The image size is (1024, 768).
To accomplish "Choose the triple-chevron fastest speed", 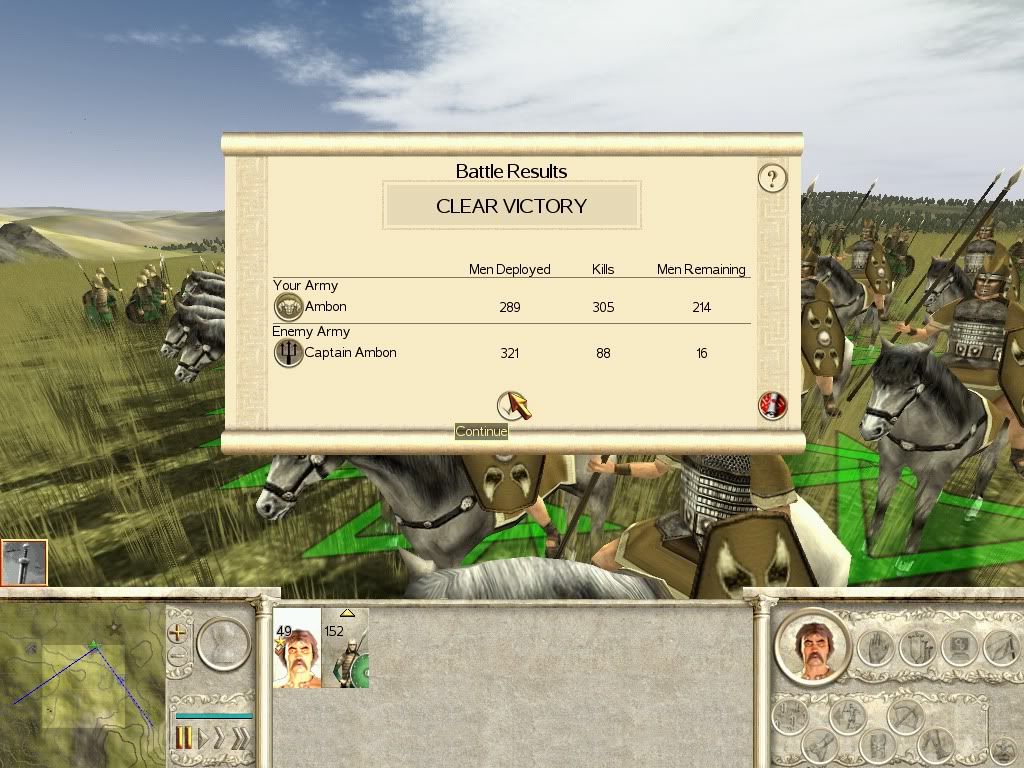I will tap(240, 739).
